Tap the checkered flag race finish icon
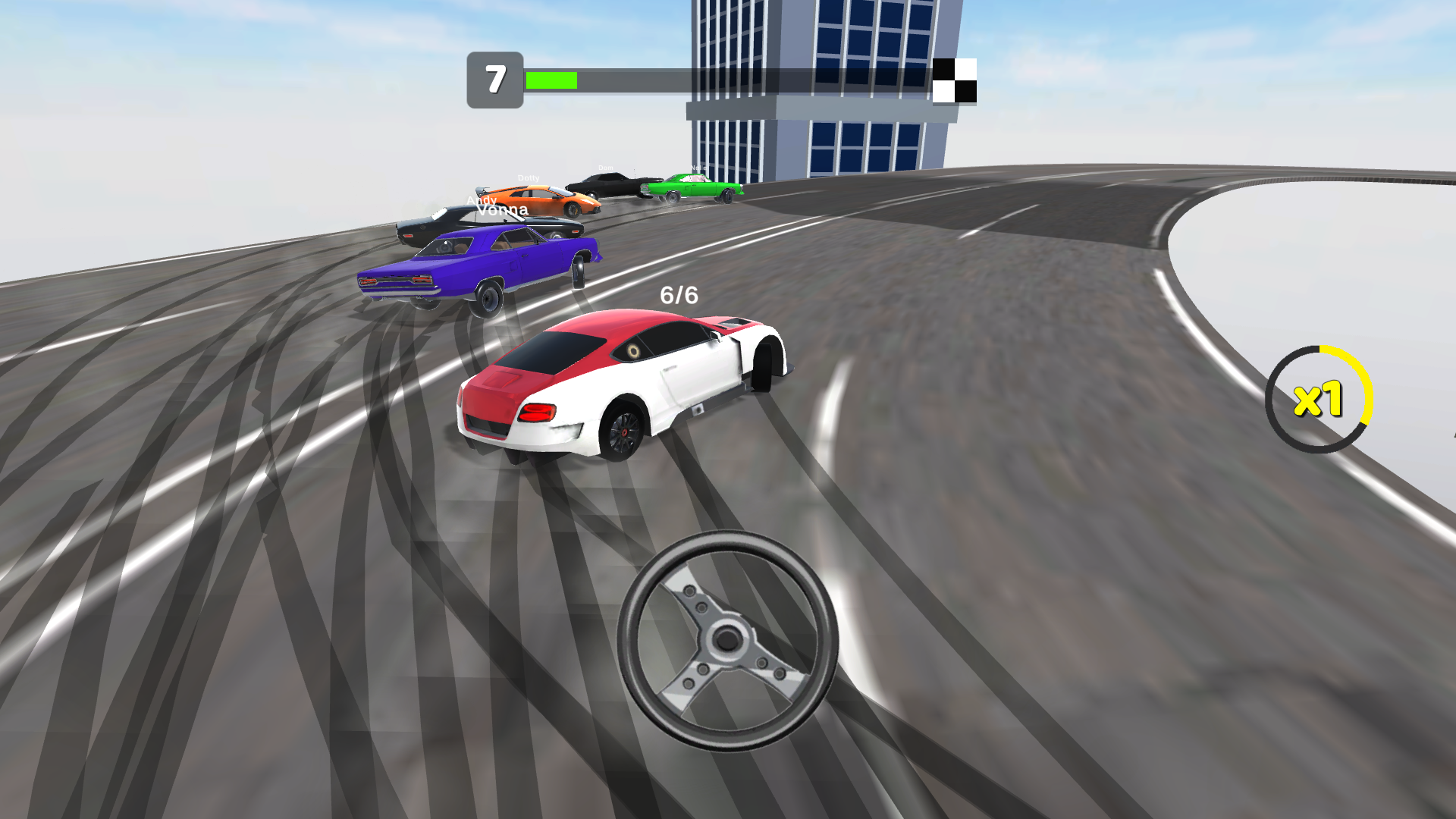 tap(956, 80)
